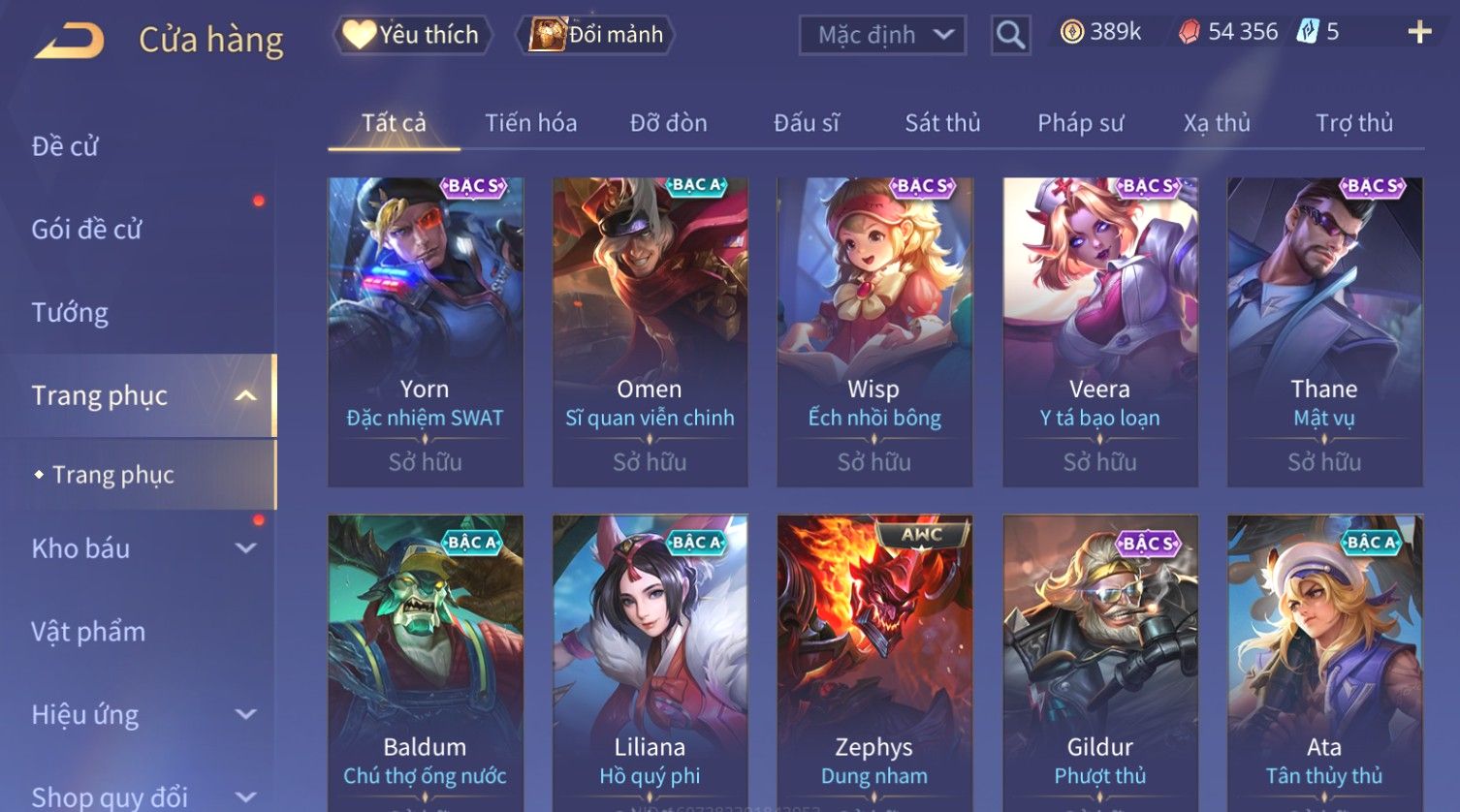Select the Pháp sư tab
1460x812 pixels.
[1080, 123]
